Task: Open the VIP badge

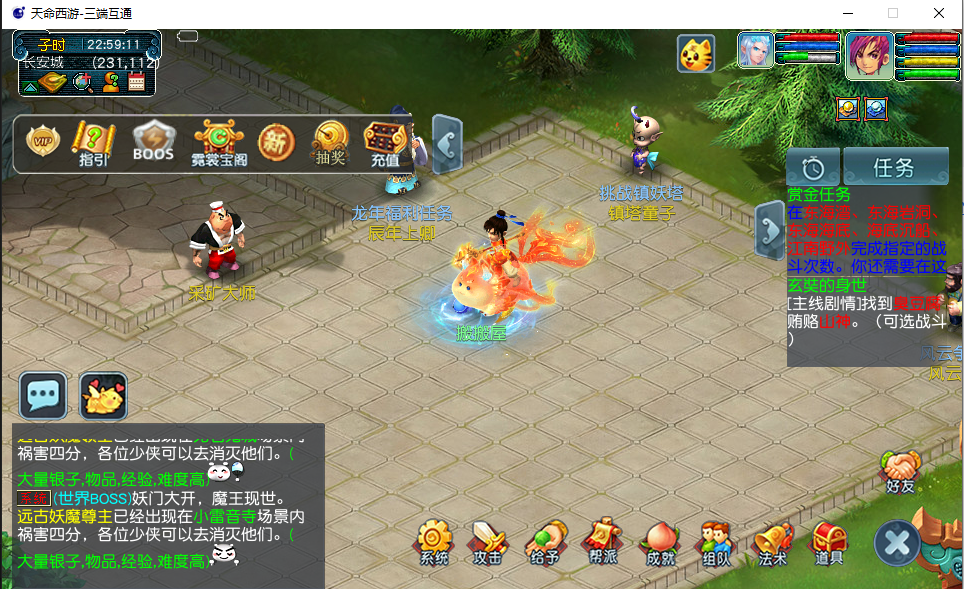Action: [x=43, y=142]
